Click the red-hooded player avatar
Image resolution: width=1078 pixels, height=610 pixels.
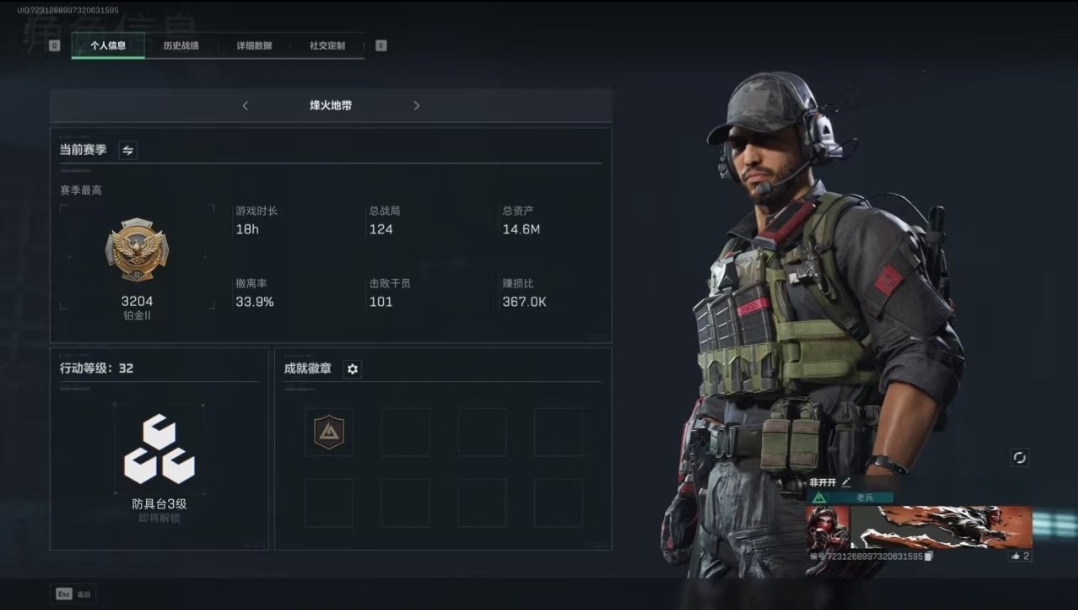point(827,527)
